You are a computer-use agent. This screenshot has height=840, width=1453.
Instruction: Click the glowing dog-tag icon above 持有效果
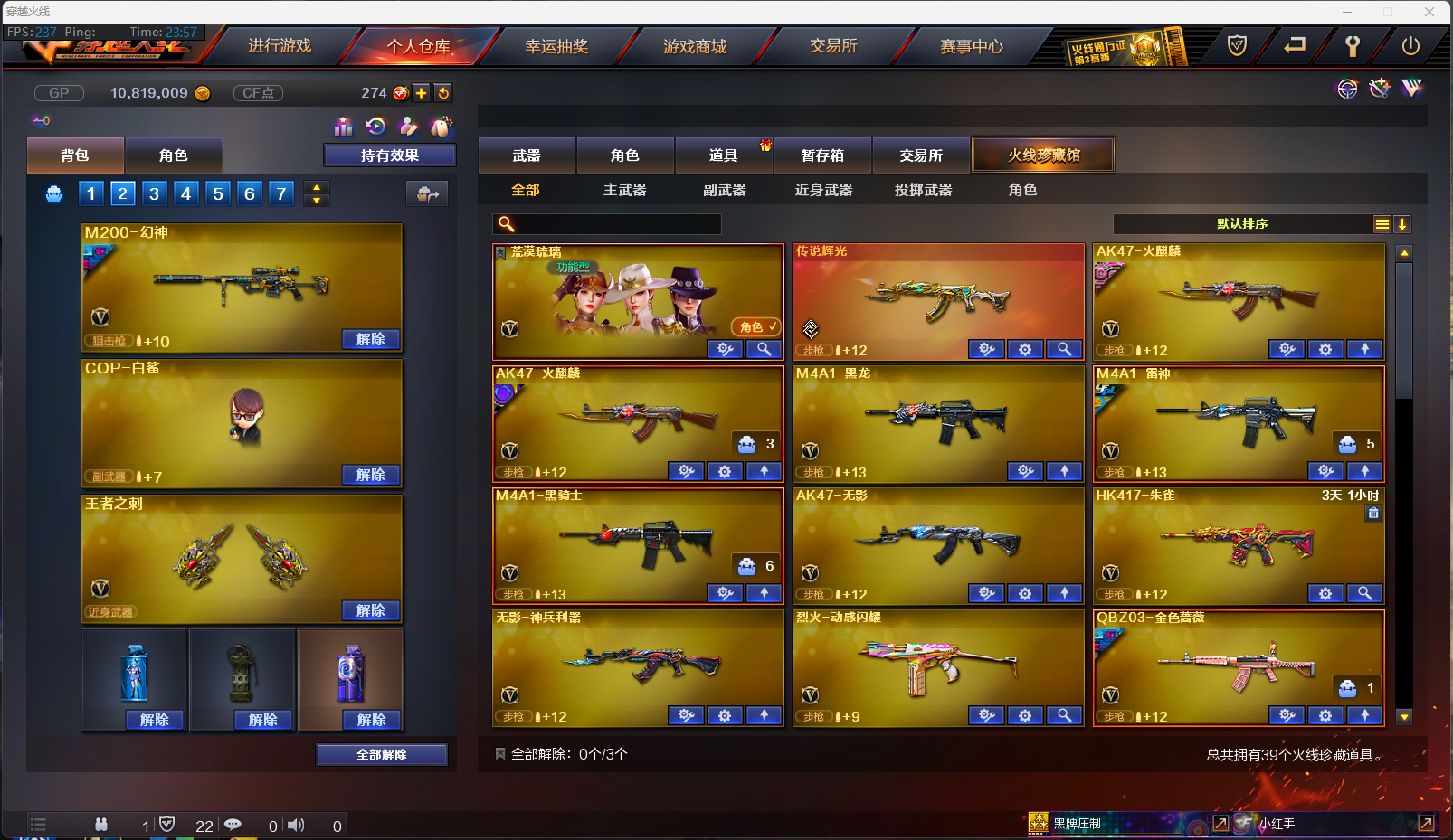tap(442, 127)
